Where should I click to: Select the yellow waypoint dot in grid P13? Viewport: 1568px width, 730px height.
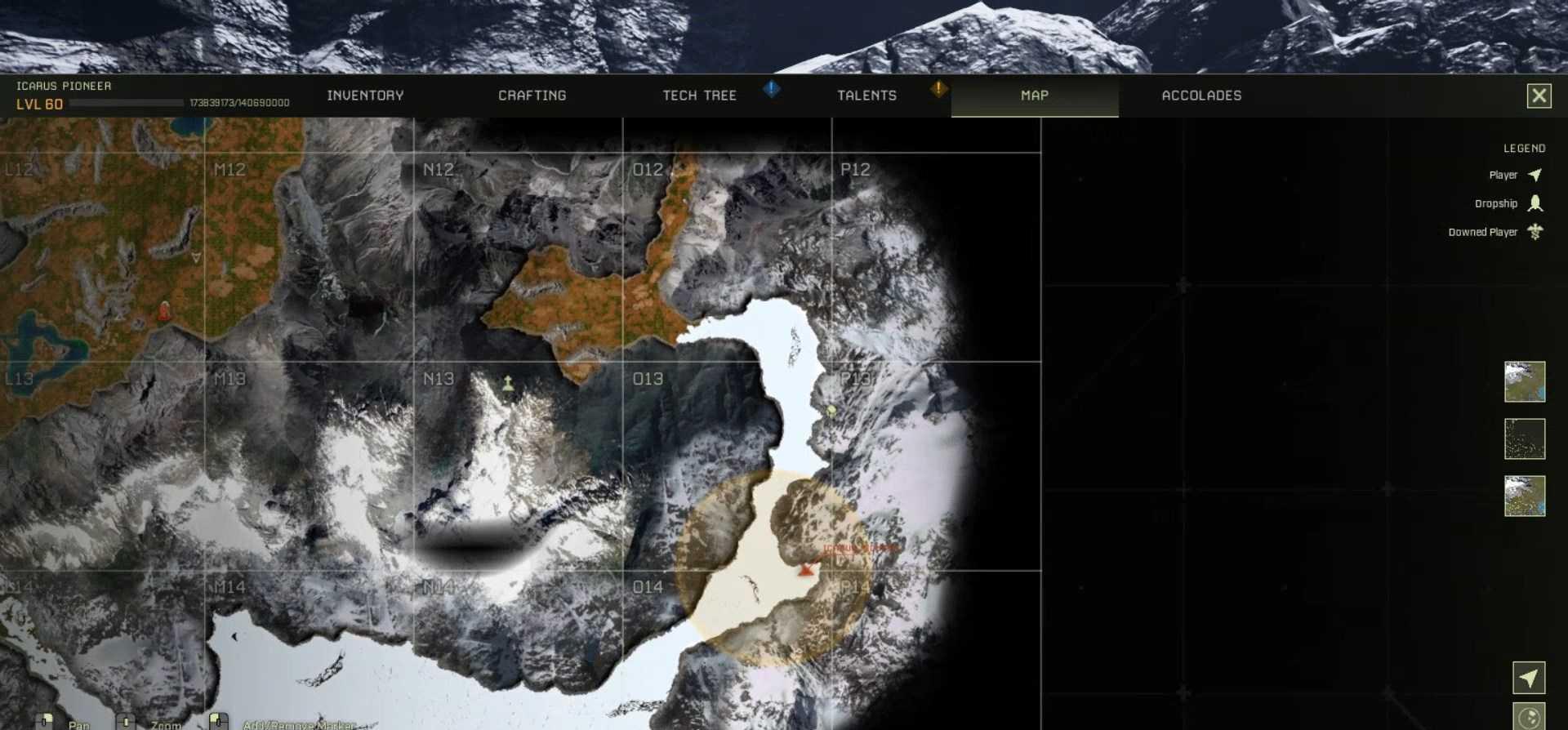pyautogui.click(x=830, y=412)
